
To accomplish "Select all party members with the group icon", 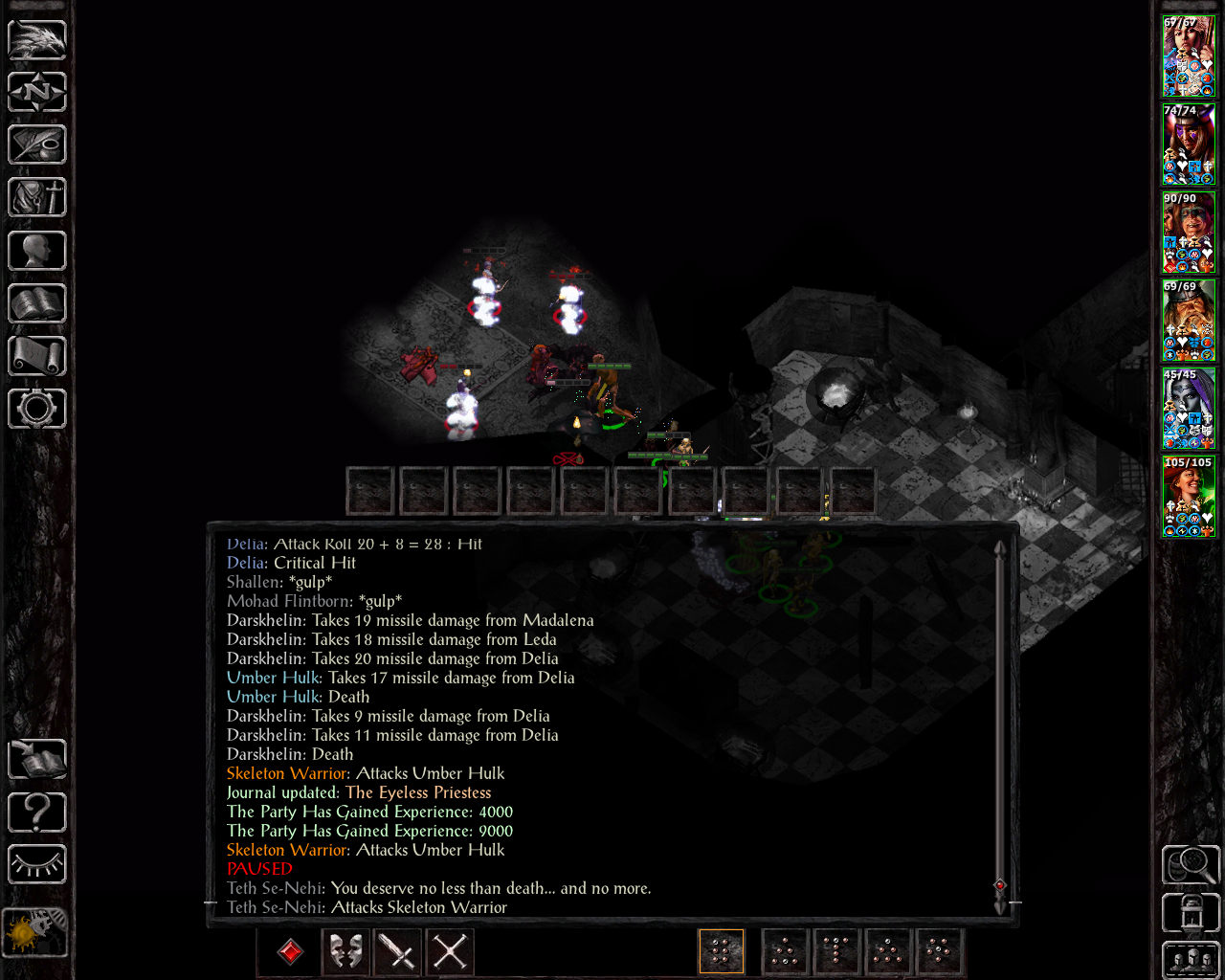I will click(x=1191, y=960).
